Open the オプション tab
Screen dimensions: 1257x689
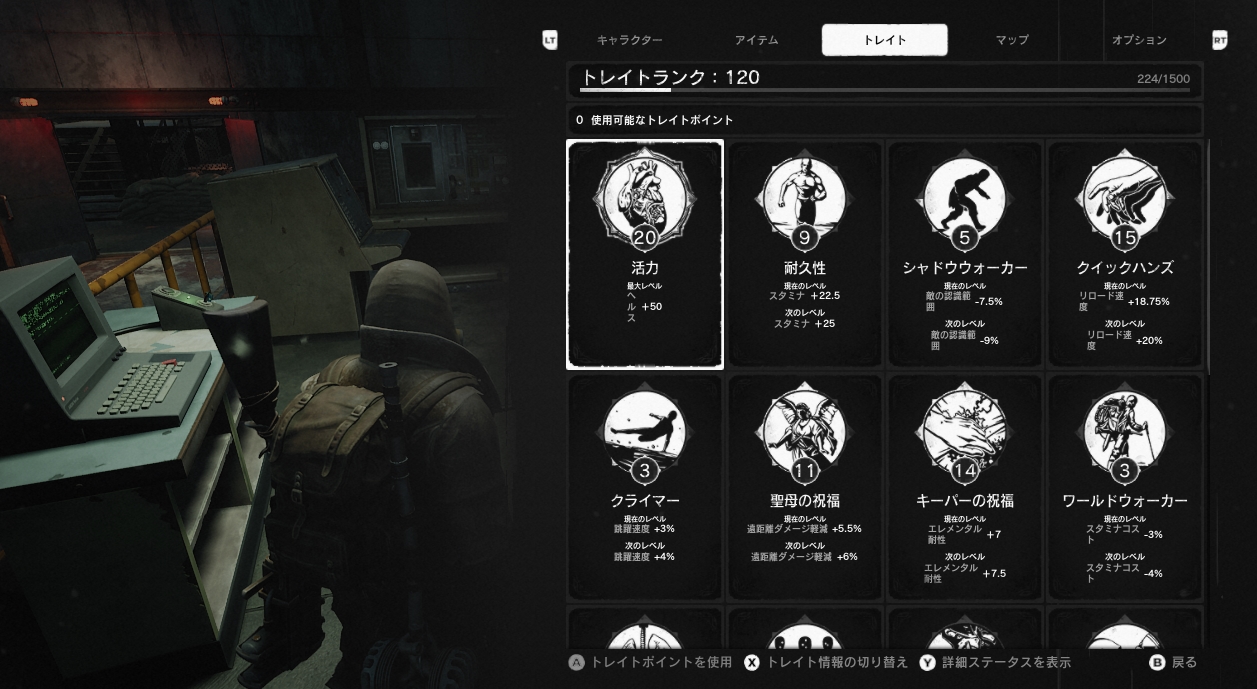tap(1139, 40)
